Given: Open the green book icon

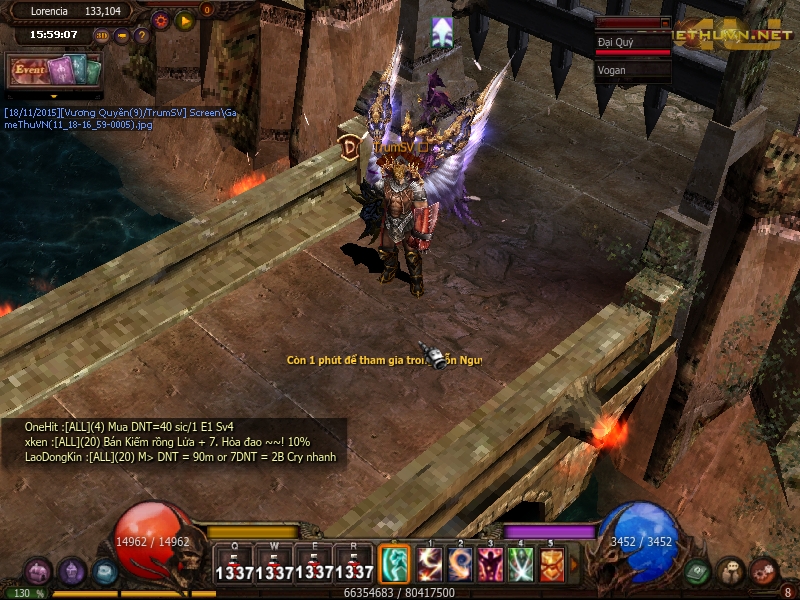Looking at the screenshot, I should [698, 571].
